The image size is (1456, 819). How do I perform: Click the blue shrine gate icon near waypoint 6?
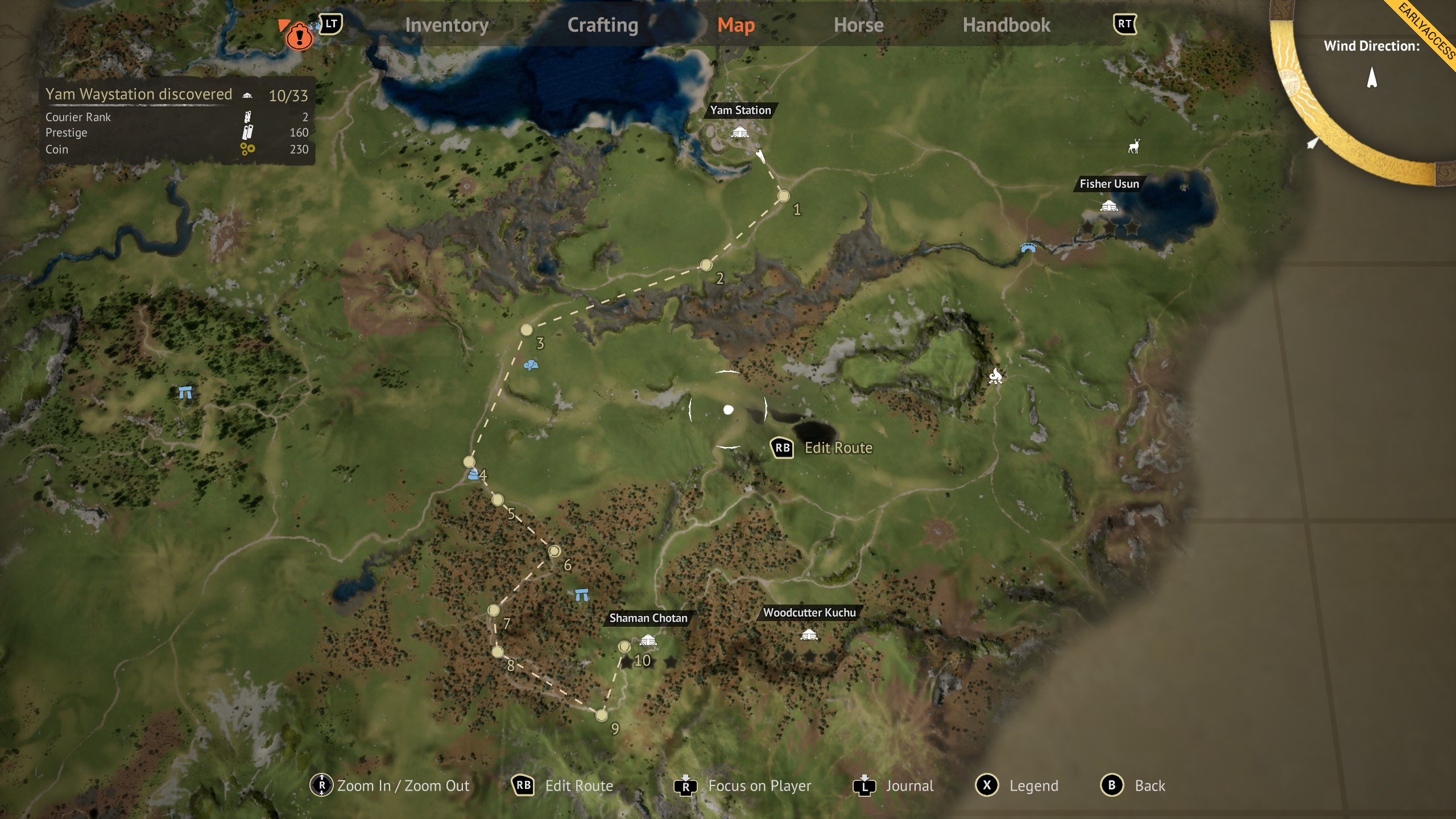click(581, 594)
